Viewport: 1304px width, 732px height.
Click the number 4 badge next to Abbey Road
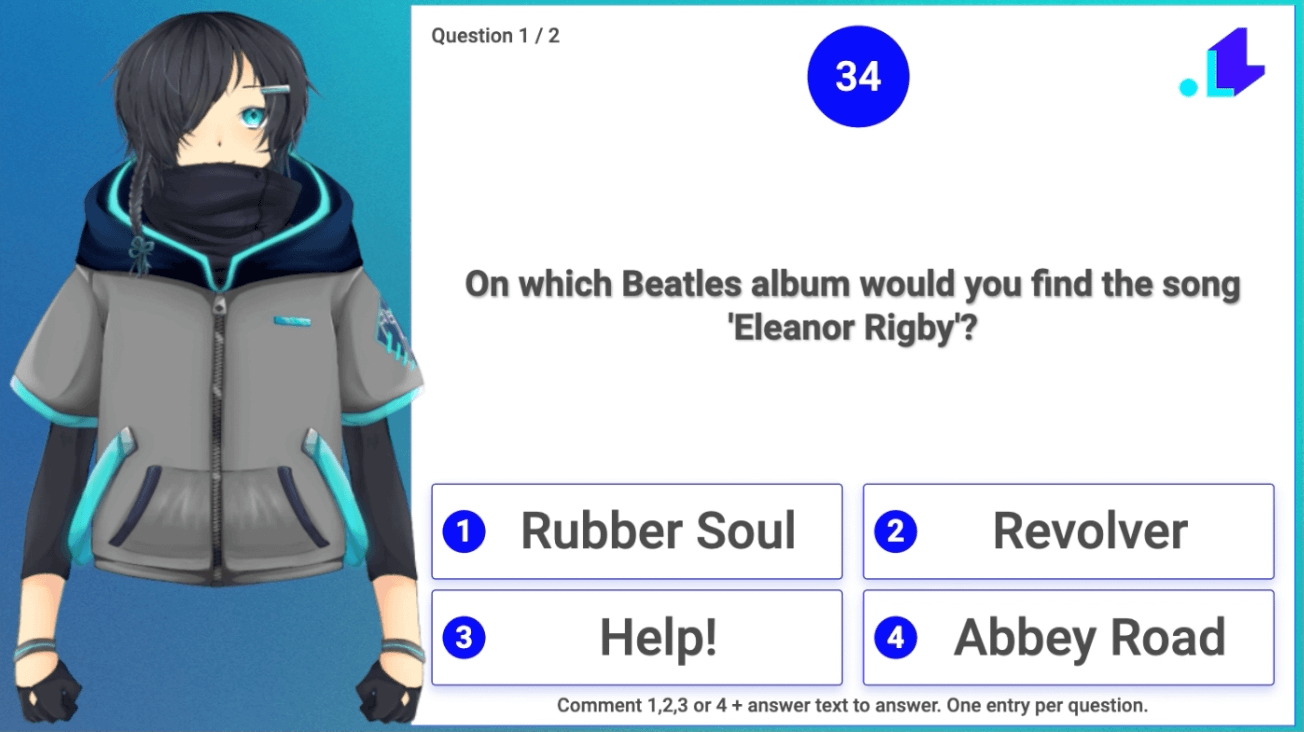pos(894,636)
